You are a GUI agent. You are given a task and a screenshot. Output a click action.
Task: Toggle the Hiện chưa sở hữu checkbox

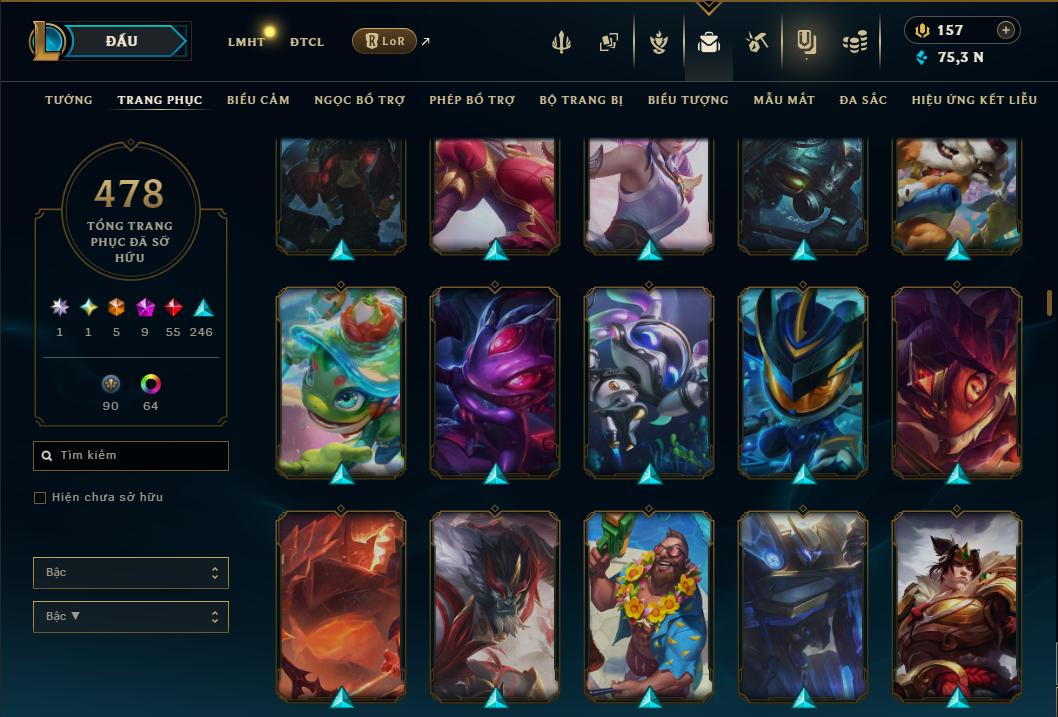pos(40,498)
